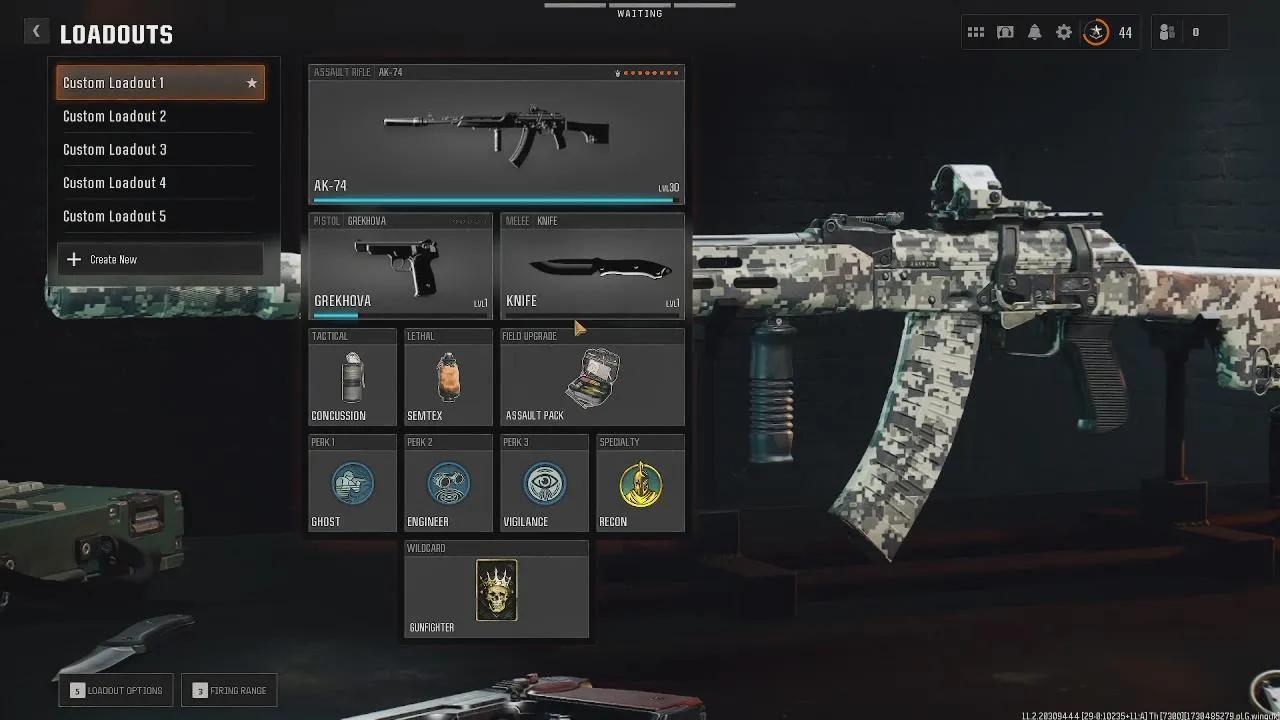Create a new loadout
The image size is (1280, 720).
(x=160, y=259)
